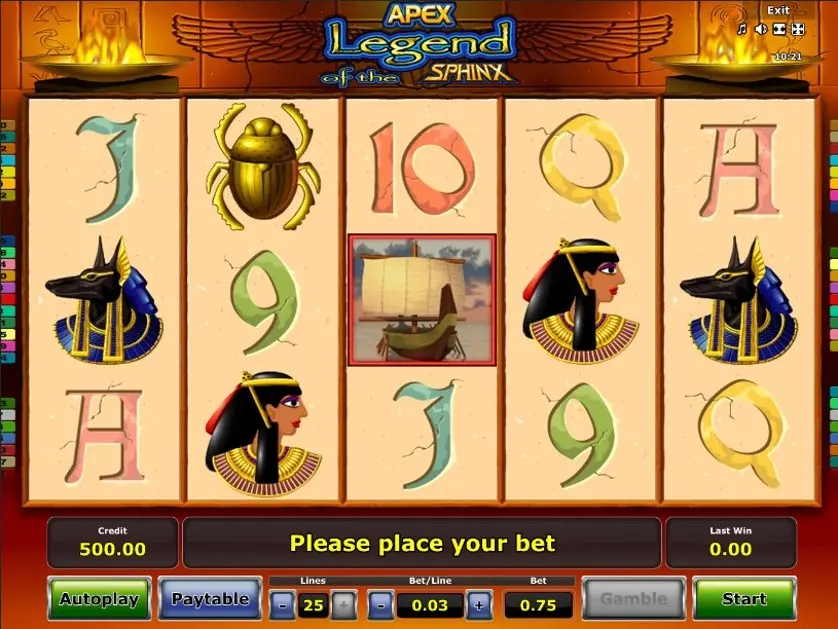Toggle the music note icon

pos(741,29)
